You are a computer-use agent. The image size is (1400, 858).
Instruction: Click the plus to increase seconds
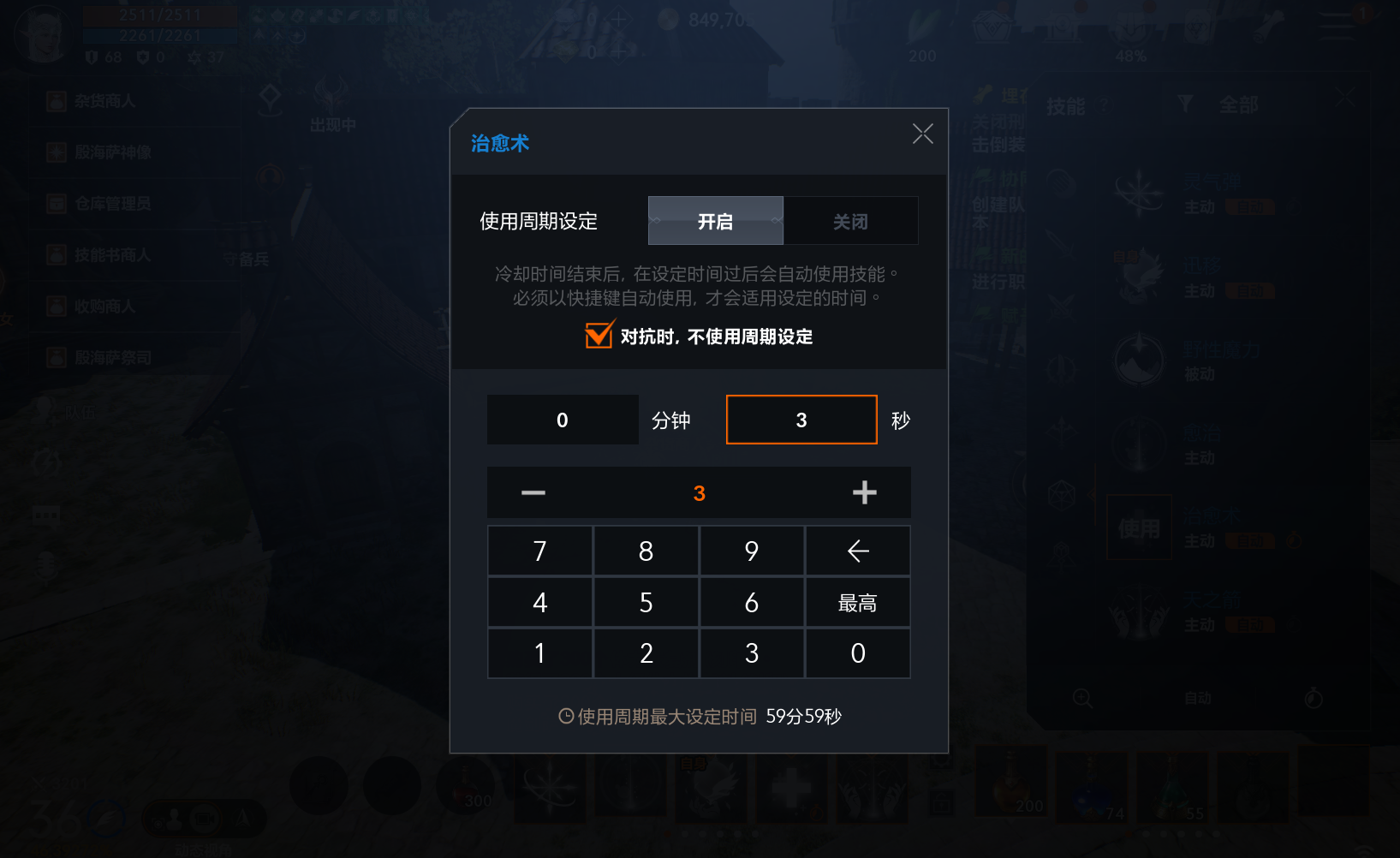864,492
